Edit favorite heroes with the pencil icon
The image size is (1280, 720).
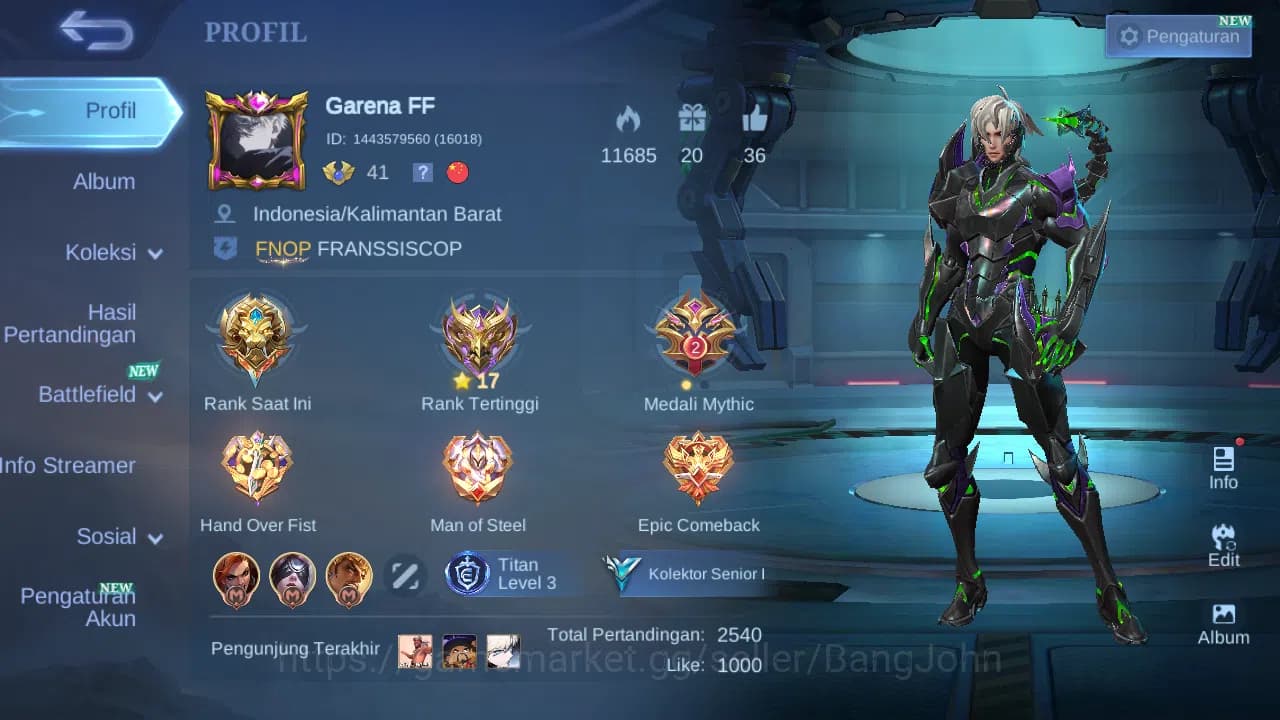406,577
